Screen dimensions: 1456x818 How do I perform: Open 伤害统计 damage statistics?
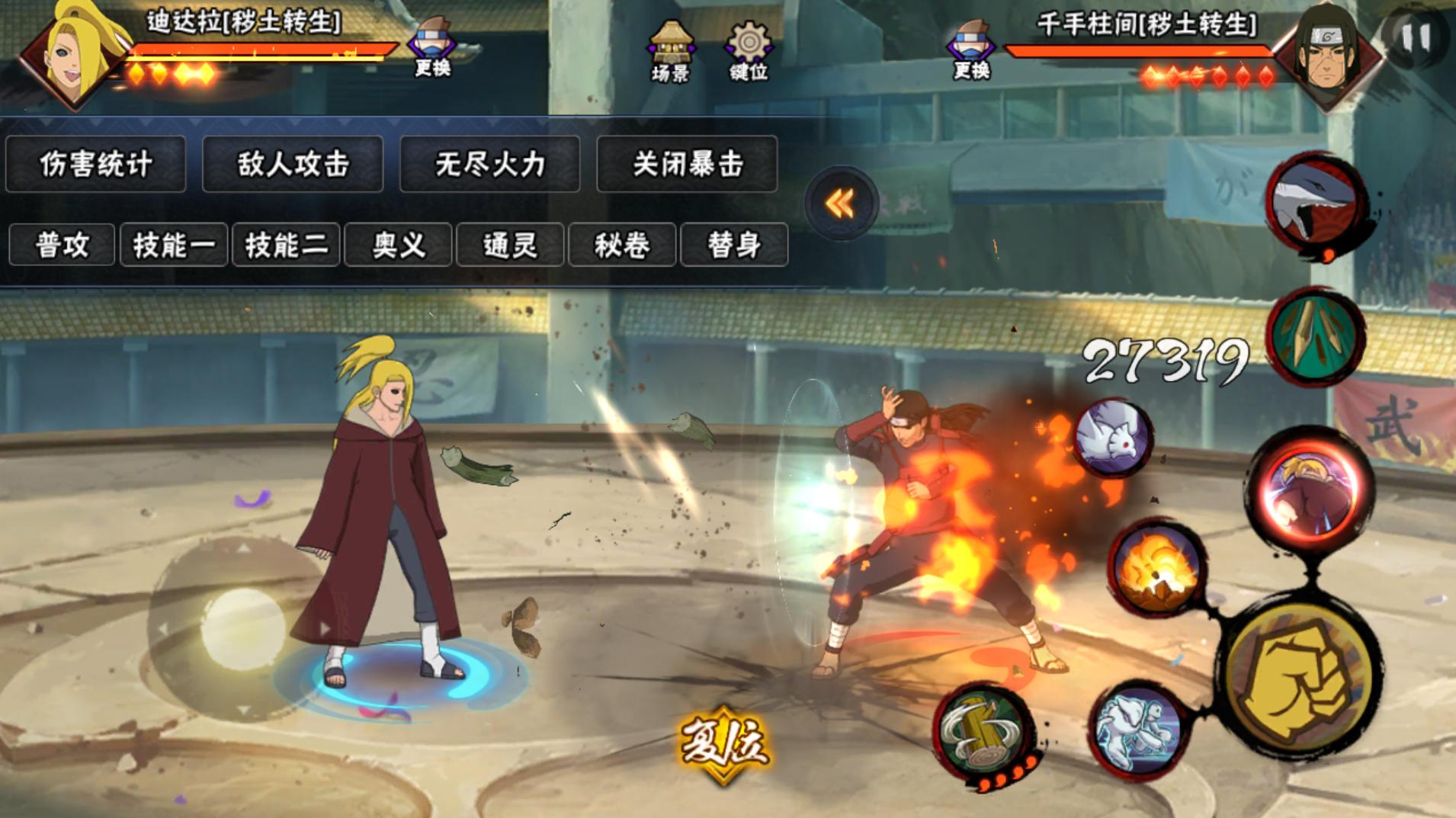coord(95,165)
